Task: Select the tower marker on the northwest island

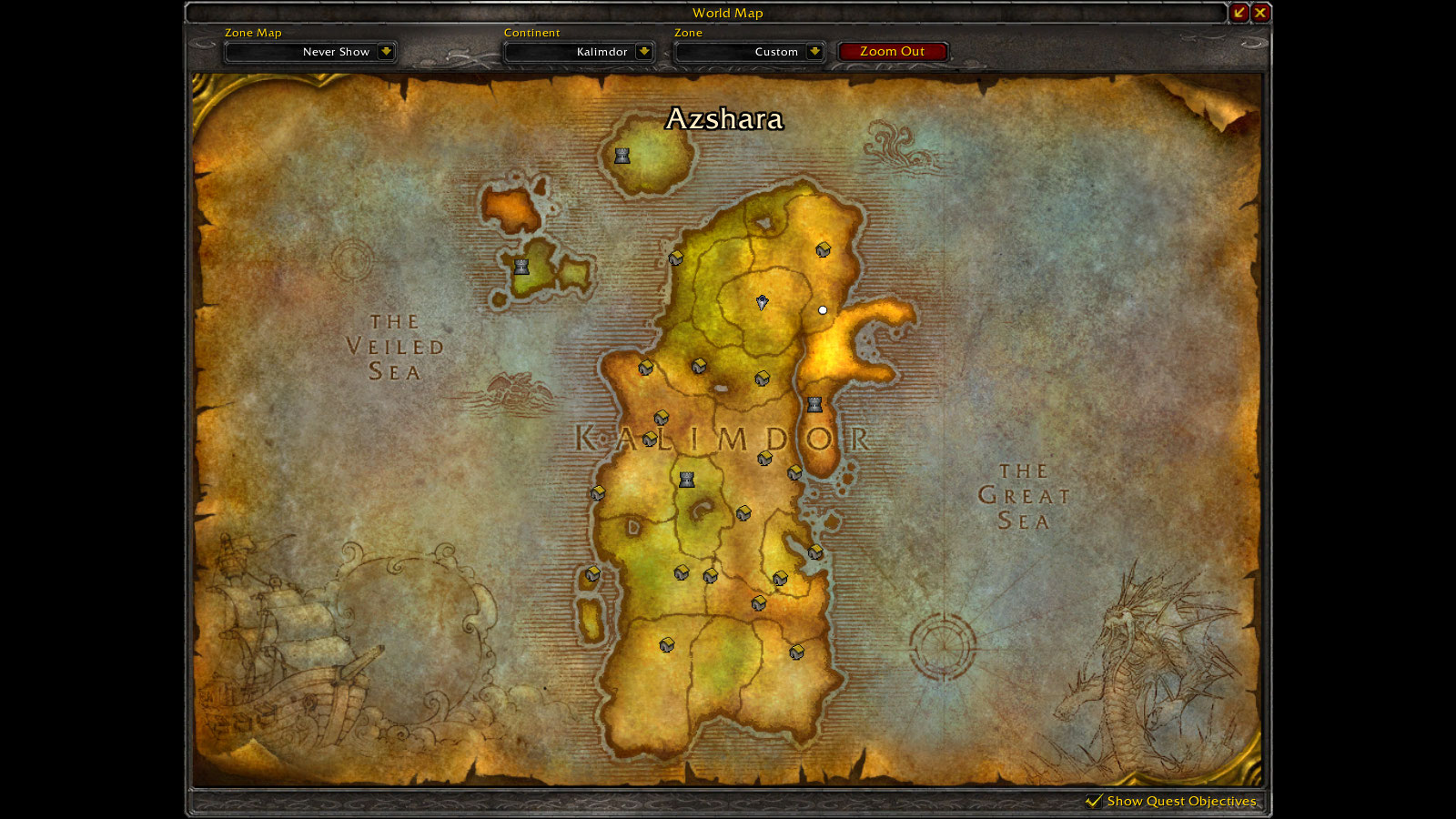Action: point(520,266)
